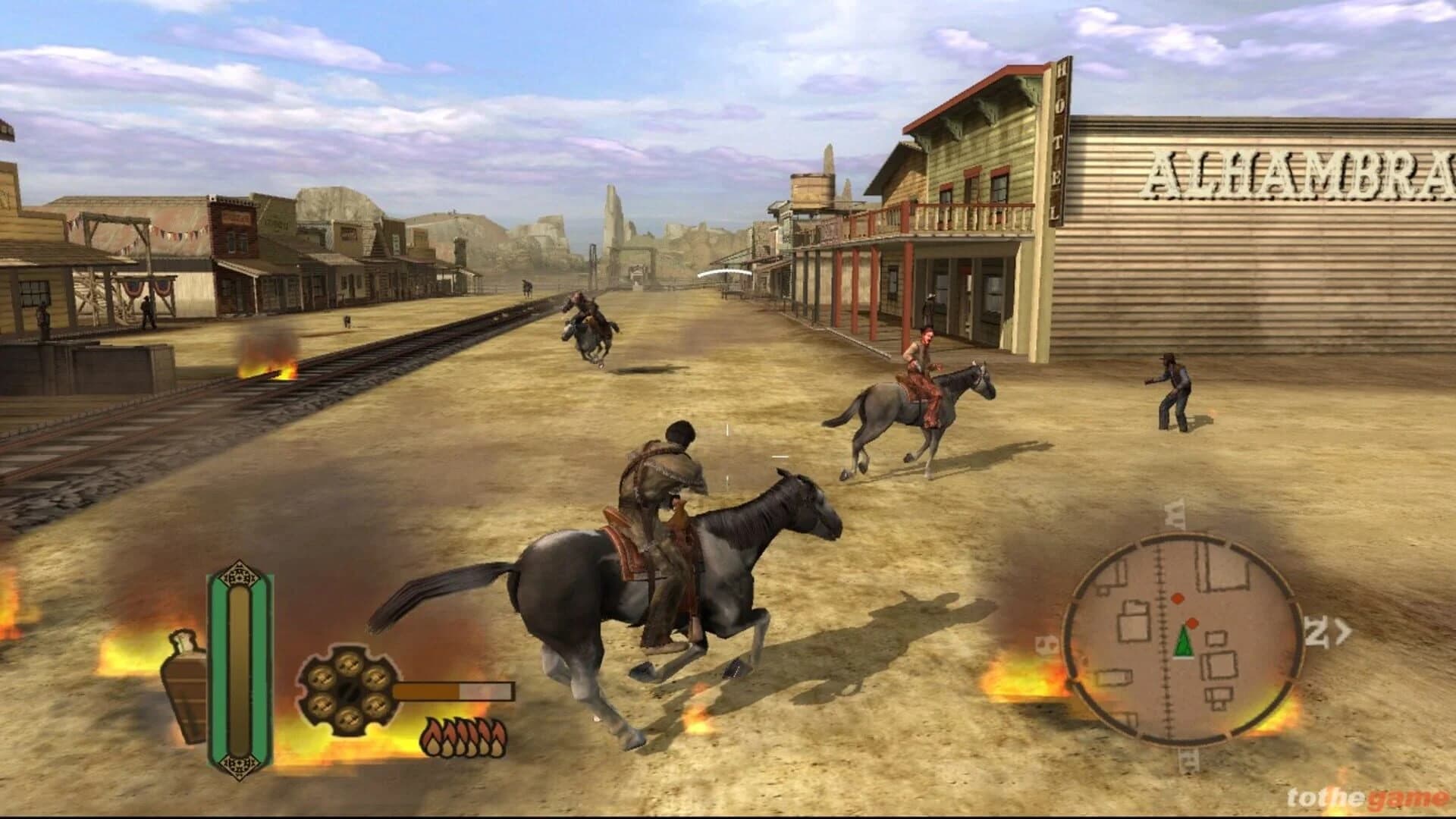
Task: Click the lower red enemy dot on the minimap
Action: click(x=1191, y=623)
